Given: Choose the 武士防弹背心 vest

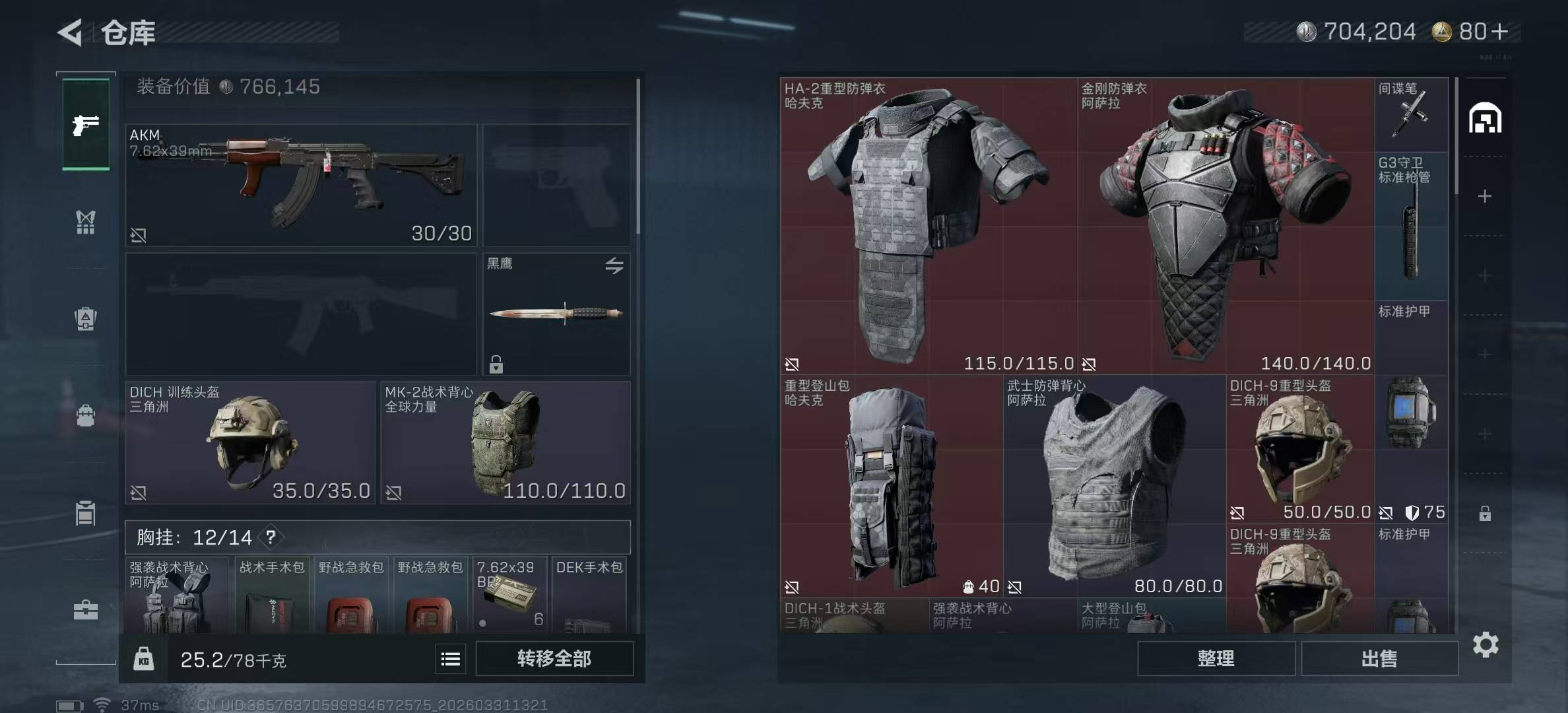Looking at the screenshot, I should pyautogui.click(x=1114, y=487).
